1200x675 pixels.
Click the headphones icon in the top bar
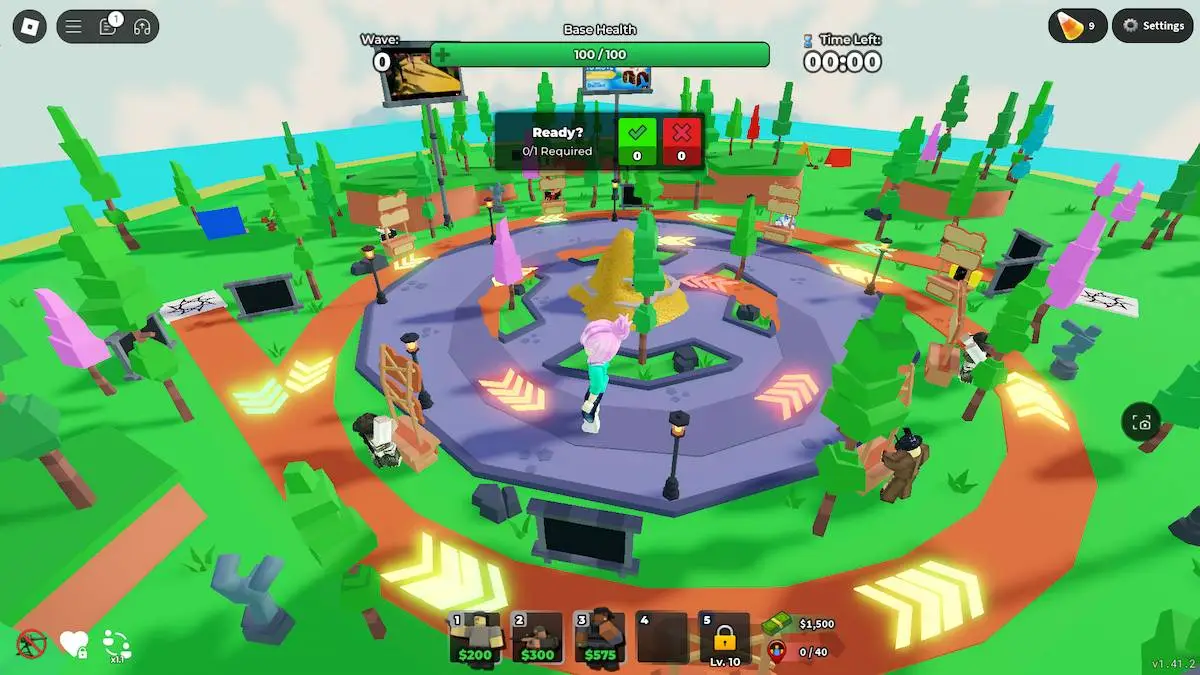[142, 27]
